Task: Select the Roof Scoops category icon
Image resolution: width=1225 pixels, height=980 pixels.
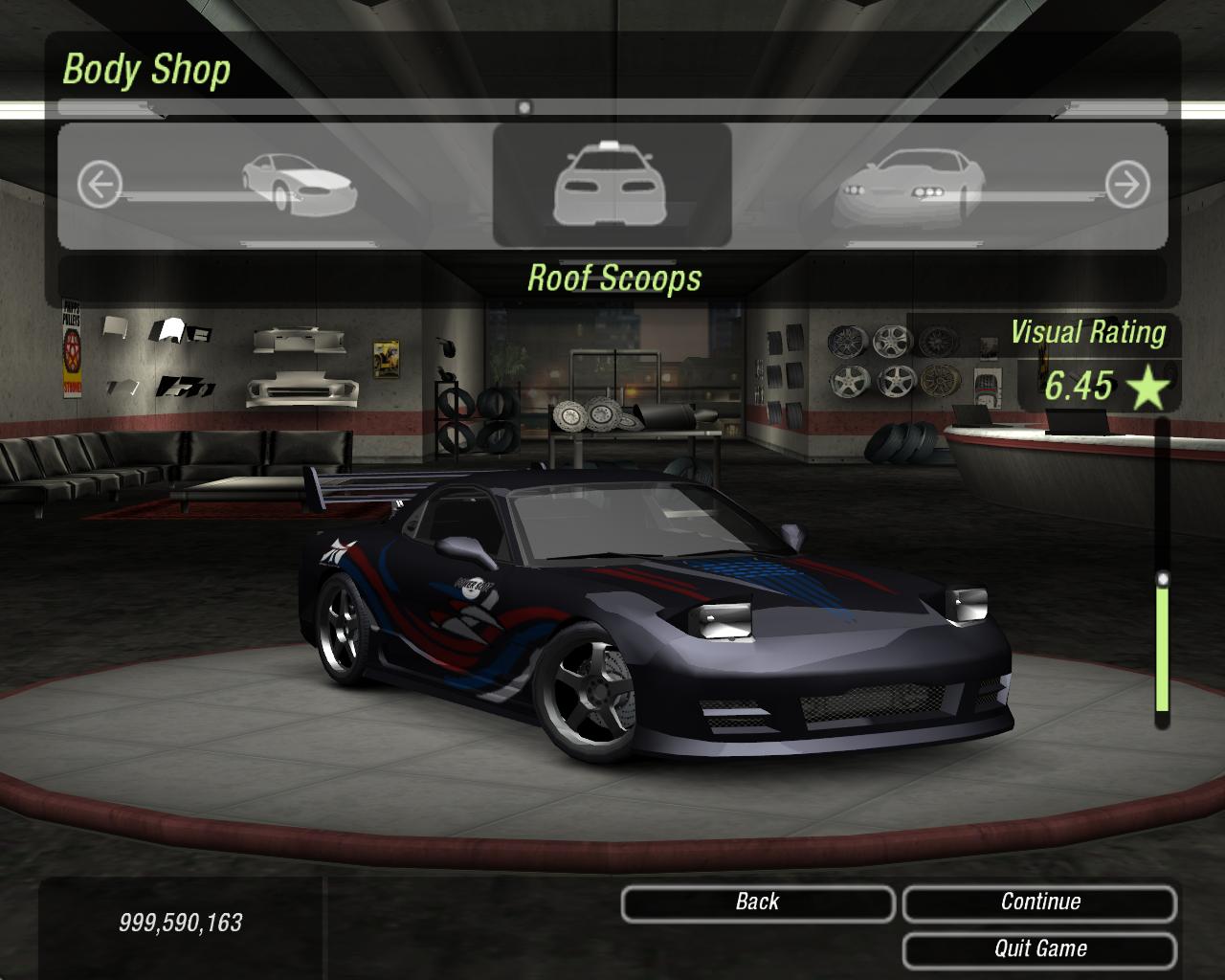Action: [x=612, y=184]
